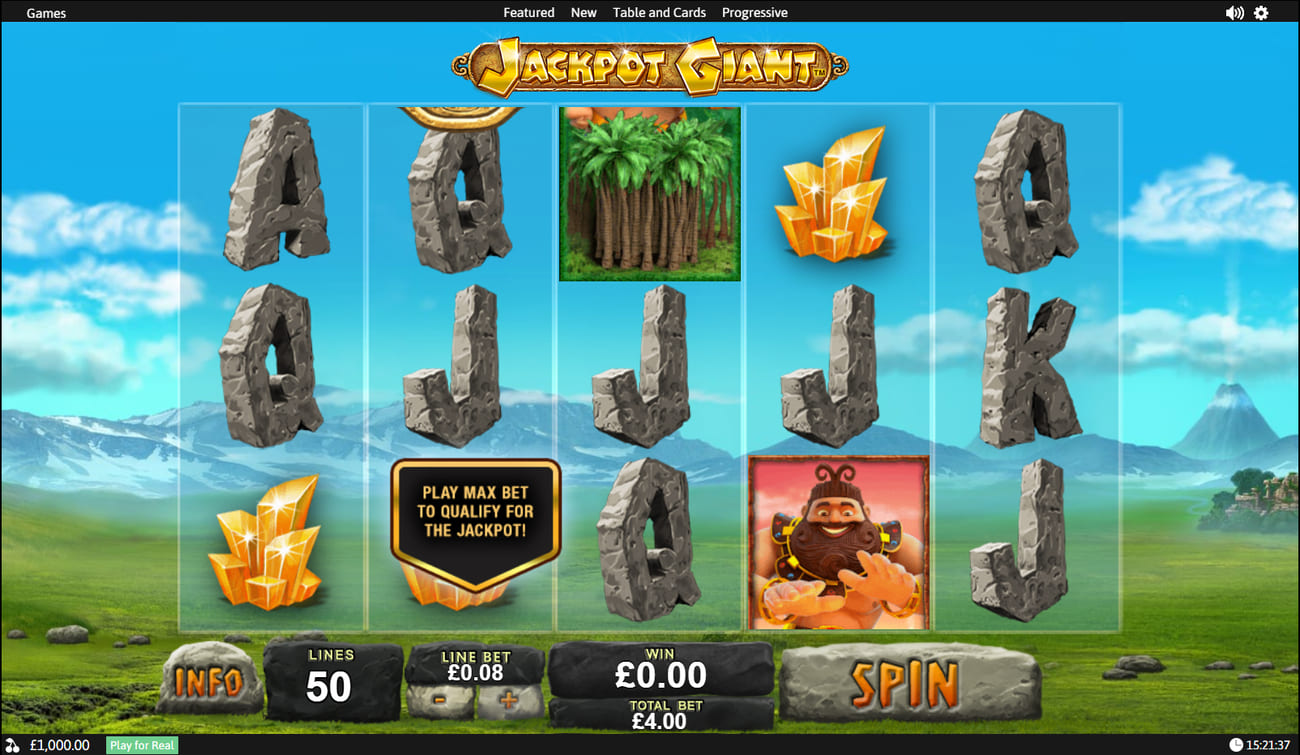Open the Progressive games list
The width and height of the screenshot is (1300, 755).
pos(755,12)
